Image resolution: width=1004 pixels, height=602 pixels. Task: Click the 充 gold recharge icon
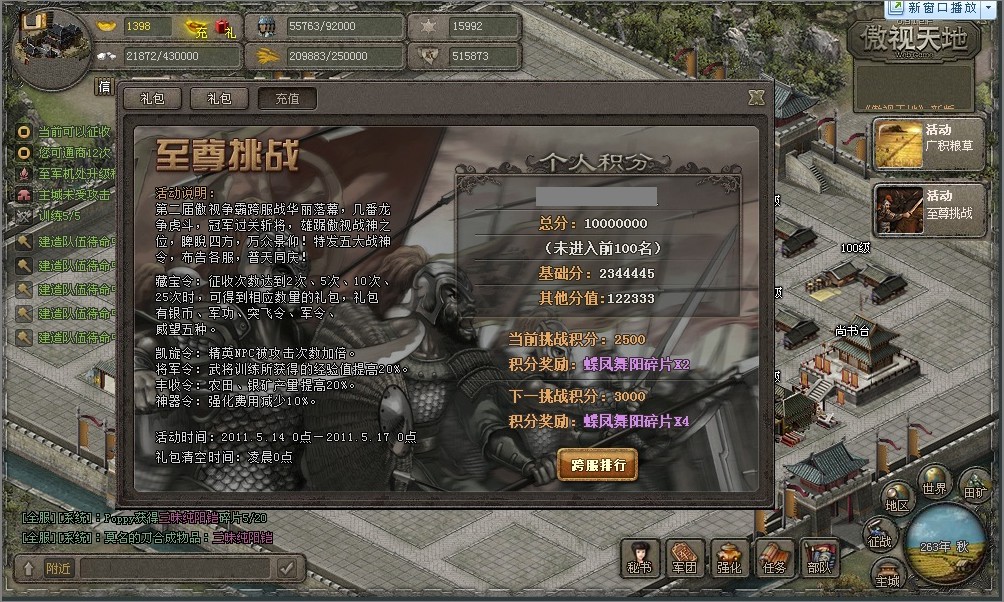(196, 28)
